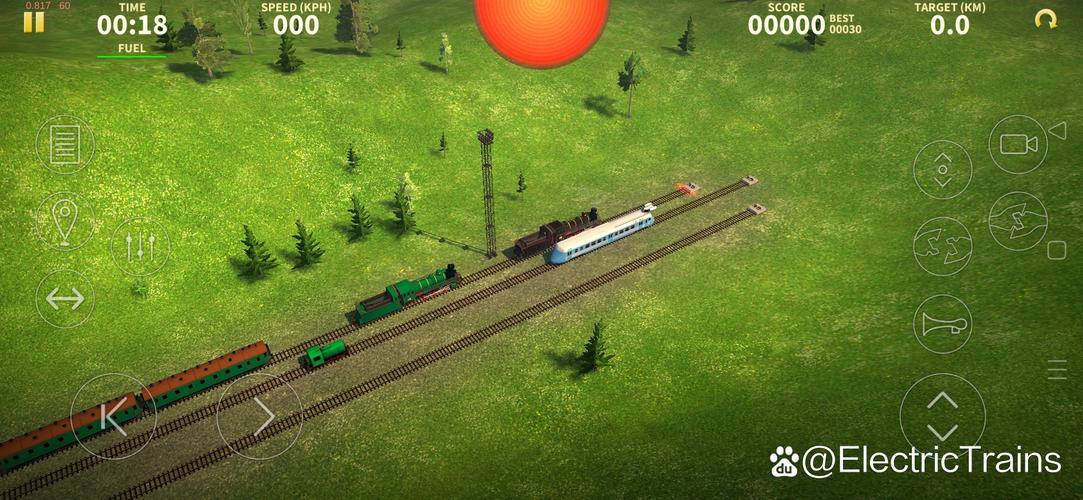Viewport: 1083px width, 500px height.
Task: Open the Android recents three-line button
Action: (1057, 369)
